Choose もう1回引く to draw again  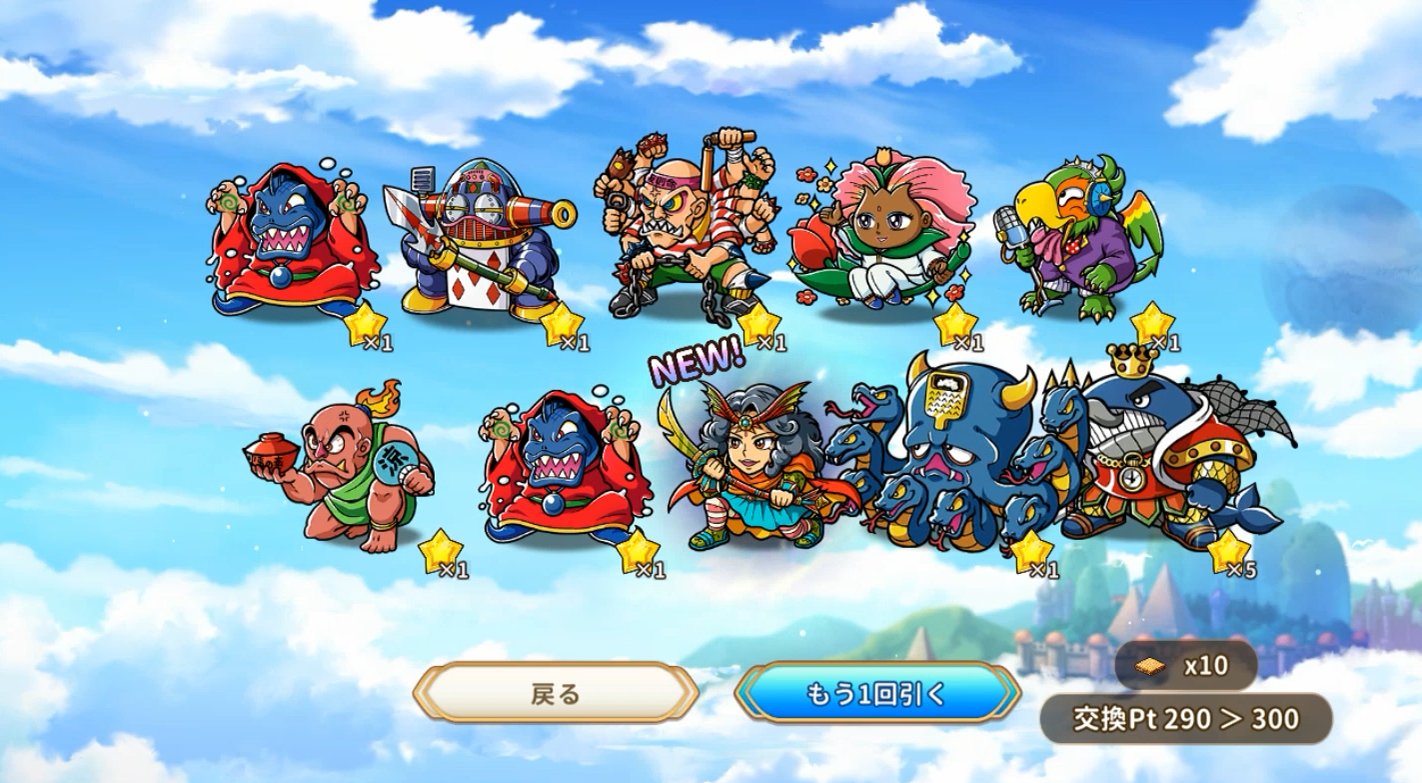(876, 693)
